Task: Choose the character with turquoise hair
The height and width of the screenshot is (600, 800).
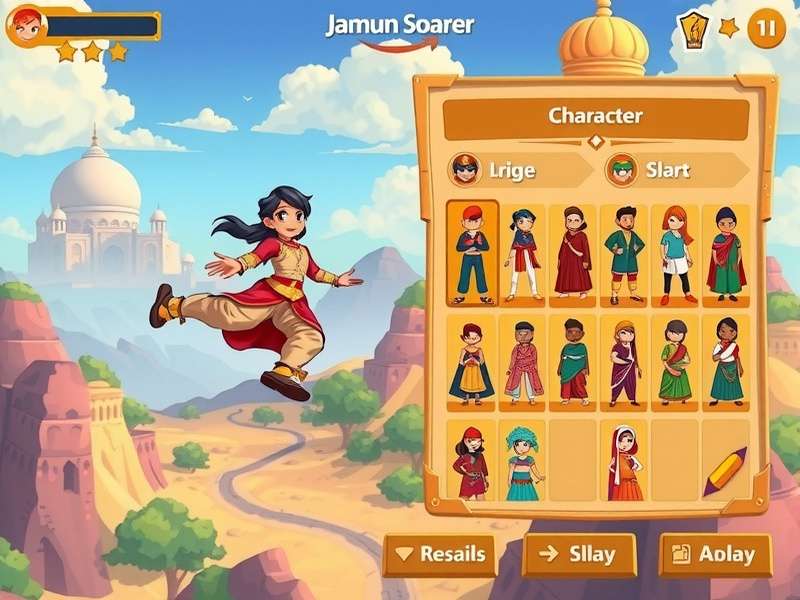Action: pyautogui.click(x=522, y=464)
